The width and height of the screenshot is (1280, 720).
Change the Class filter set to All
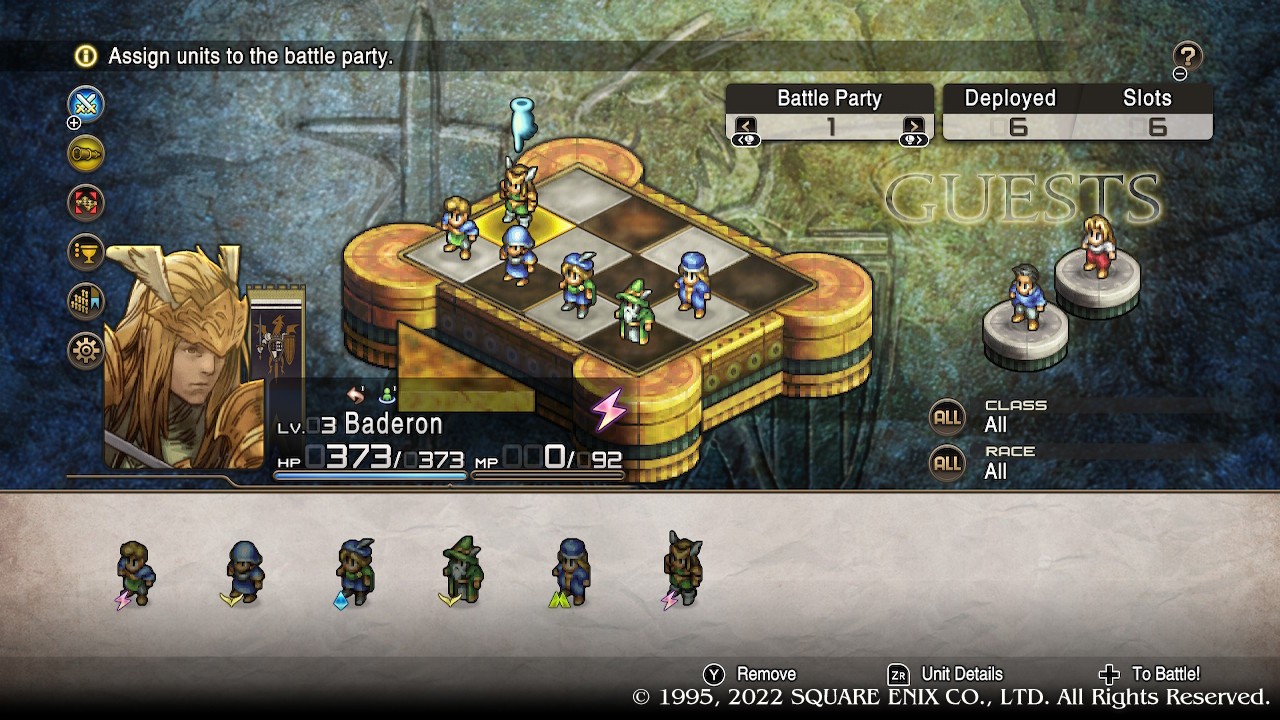(x=947, y=417)
